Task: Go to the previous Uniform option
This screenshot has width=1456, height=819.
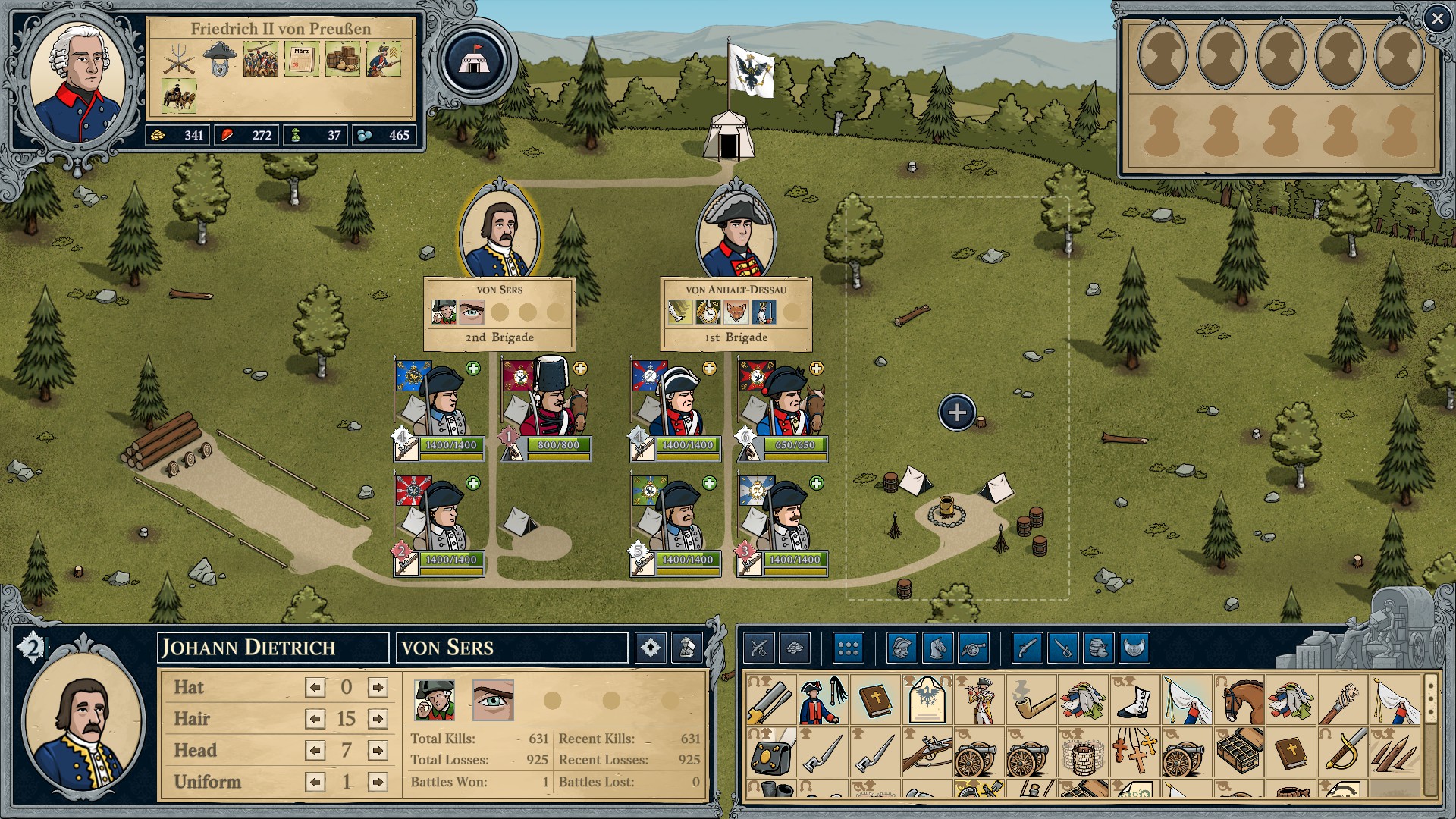Action: pyautogui.click(x=315, y=782)
